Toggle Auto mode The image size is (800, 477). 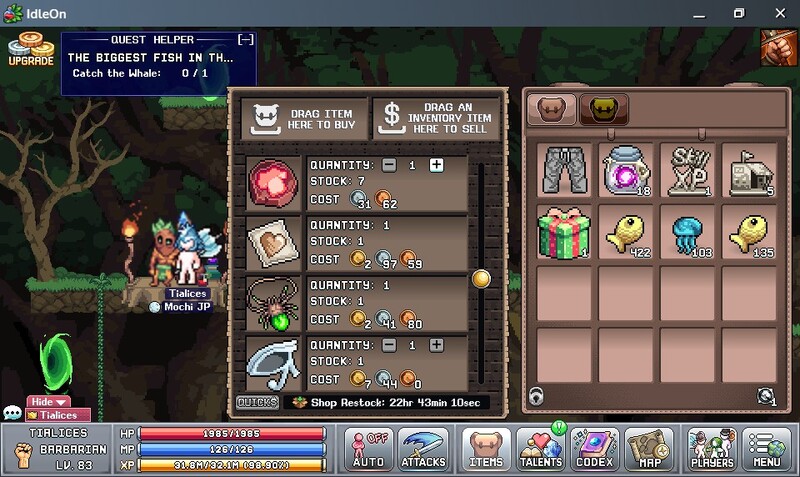tap(368, 449)
